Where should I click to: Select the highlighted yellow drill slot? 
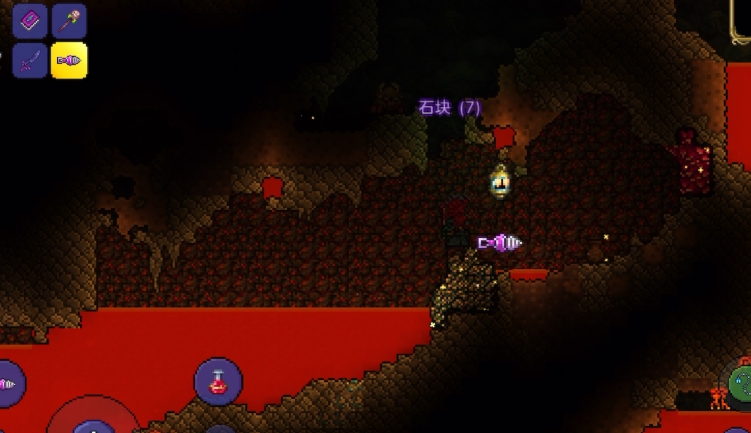[69, 60]
